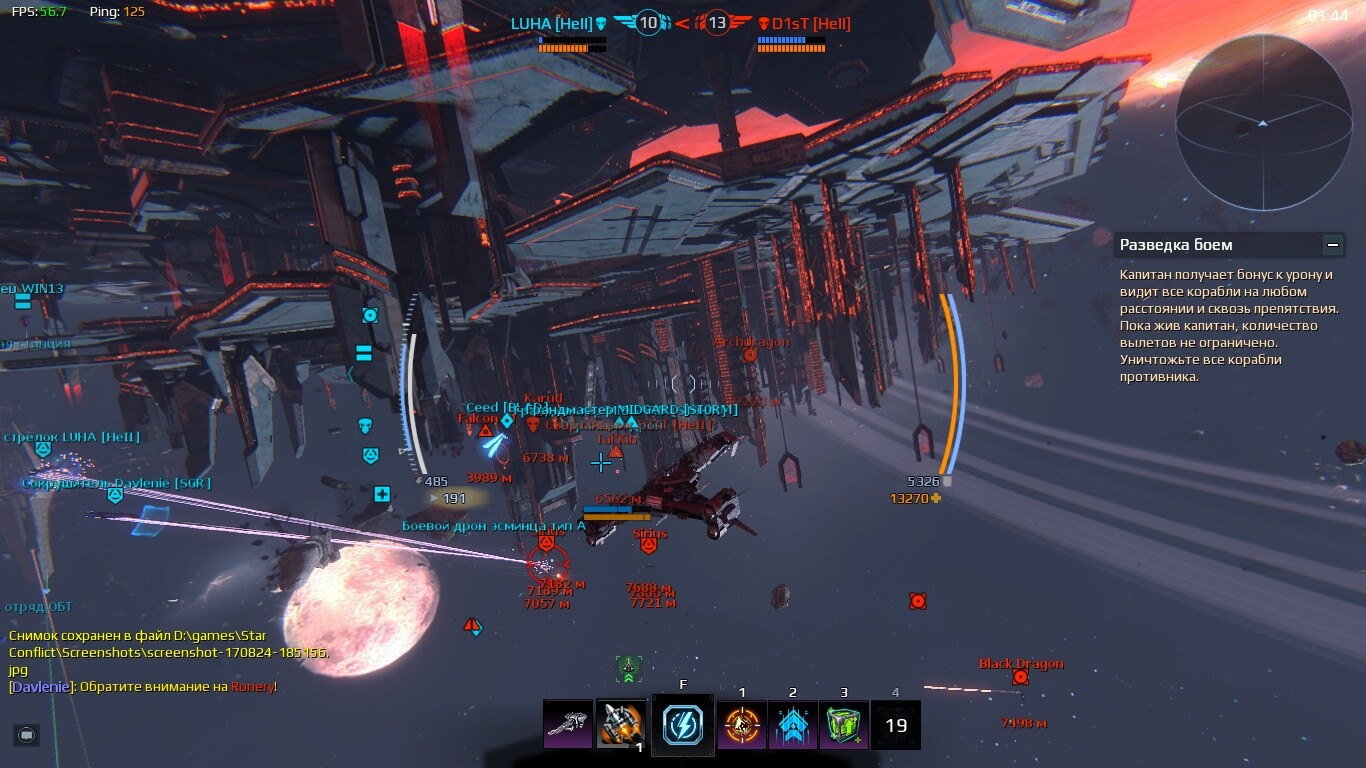Activate the lightning bolt special module
The height and width of the screenshot is (768, 1366).
point(683,724)
